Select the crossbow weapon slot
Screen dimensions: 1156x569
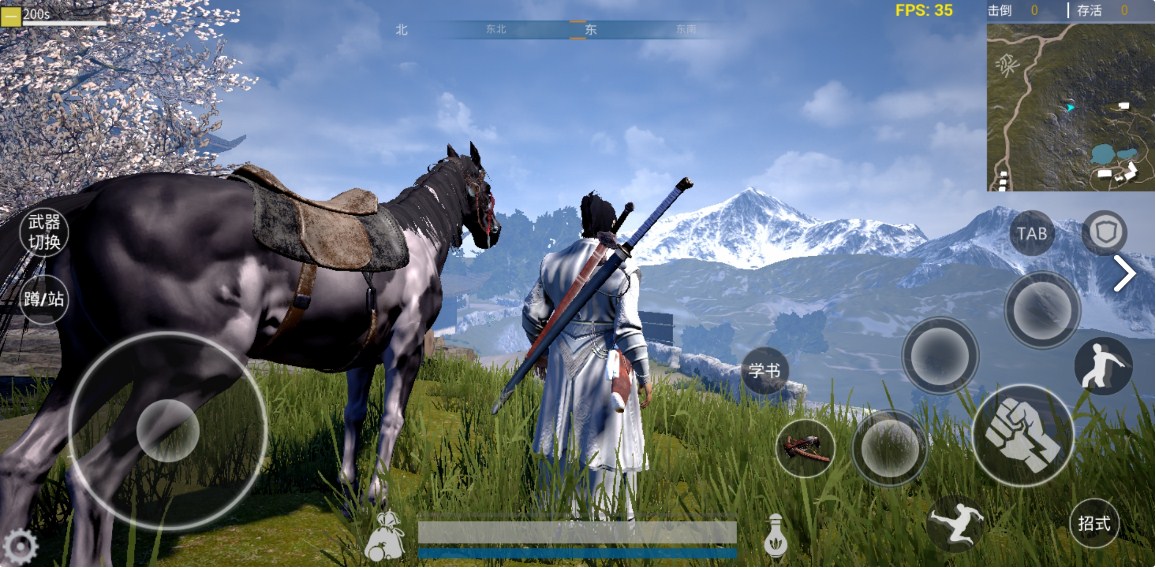pyautogui.click(x=805, y=448)
